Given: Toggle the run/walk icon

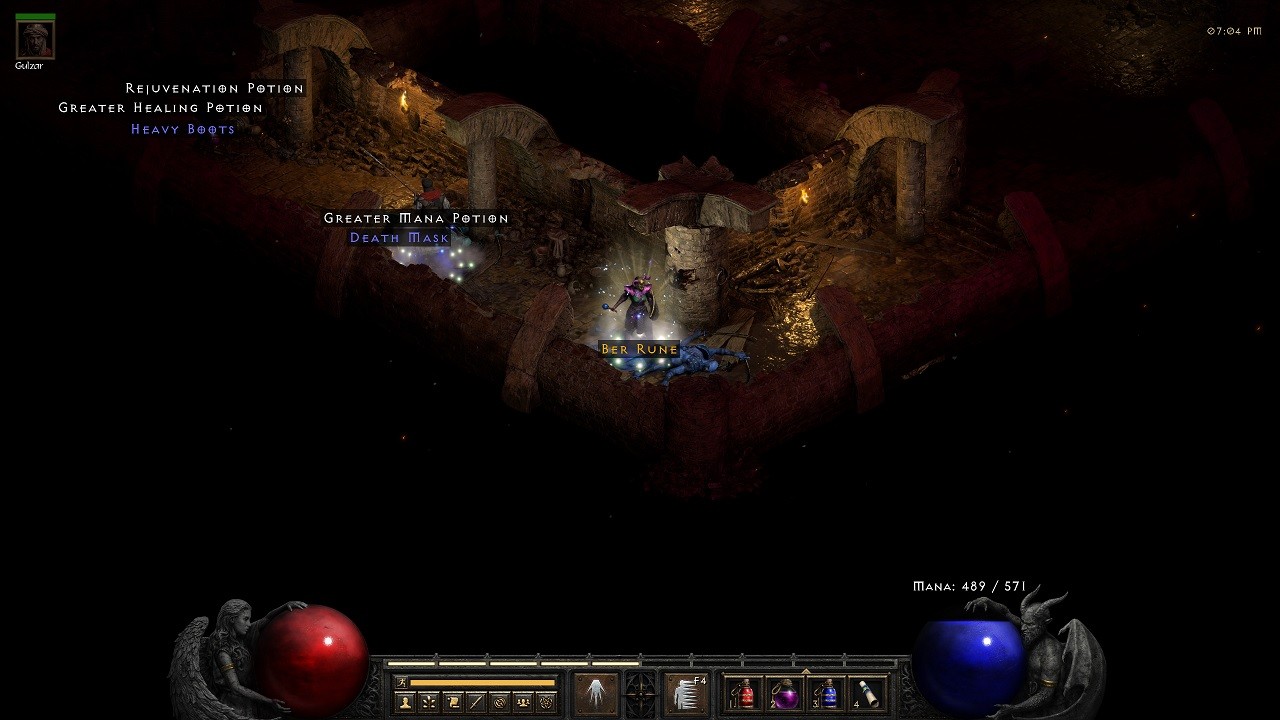Looking at the screenshot, I should (402, 682).
